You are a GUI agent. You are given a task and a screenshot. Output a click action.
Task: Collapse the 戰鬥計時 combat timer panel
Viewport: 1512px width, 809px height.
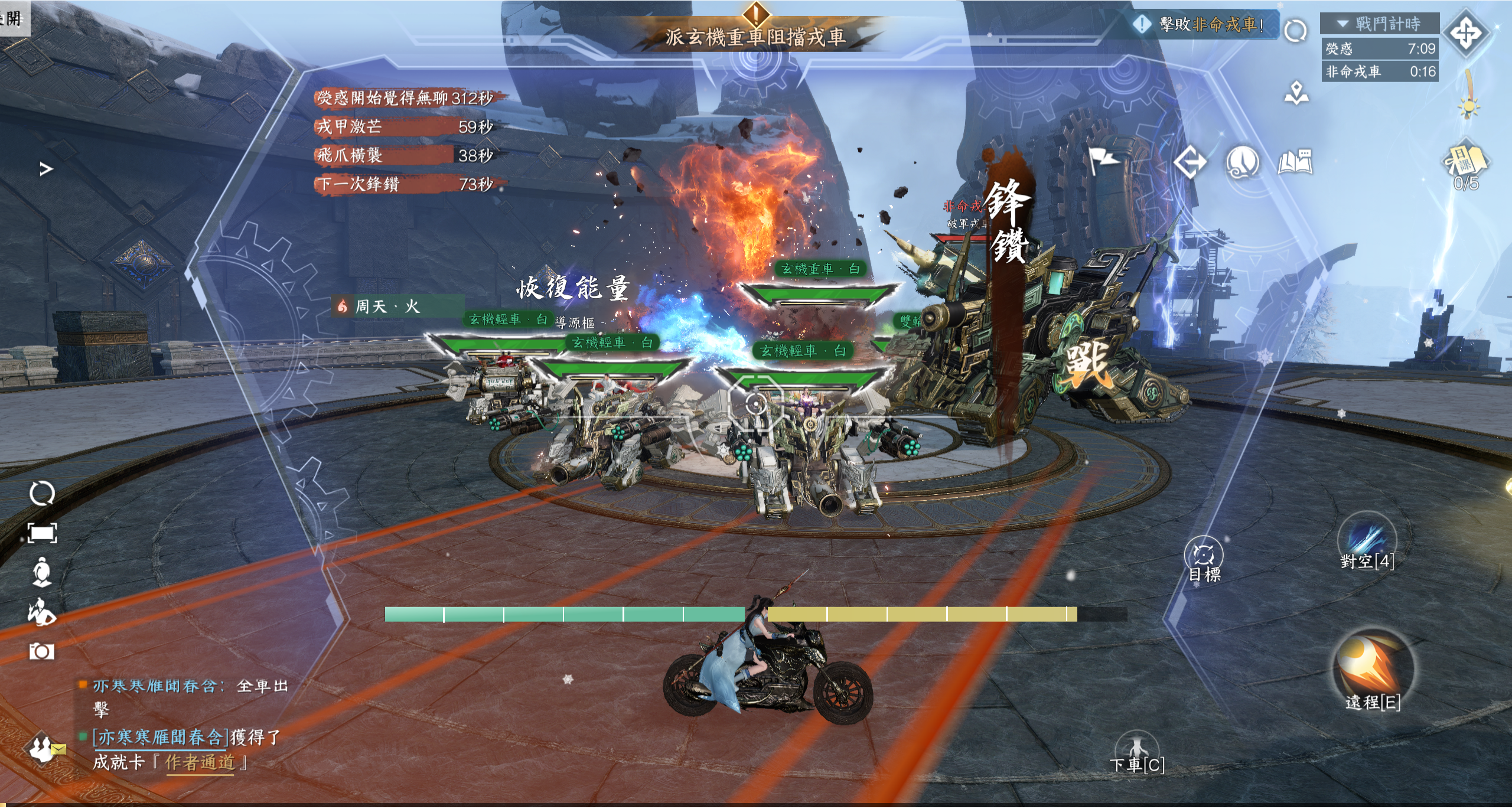pos(1343,24)
